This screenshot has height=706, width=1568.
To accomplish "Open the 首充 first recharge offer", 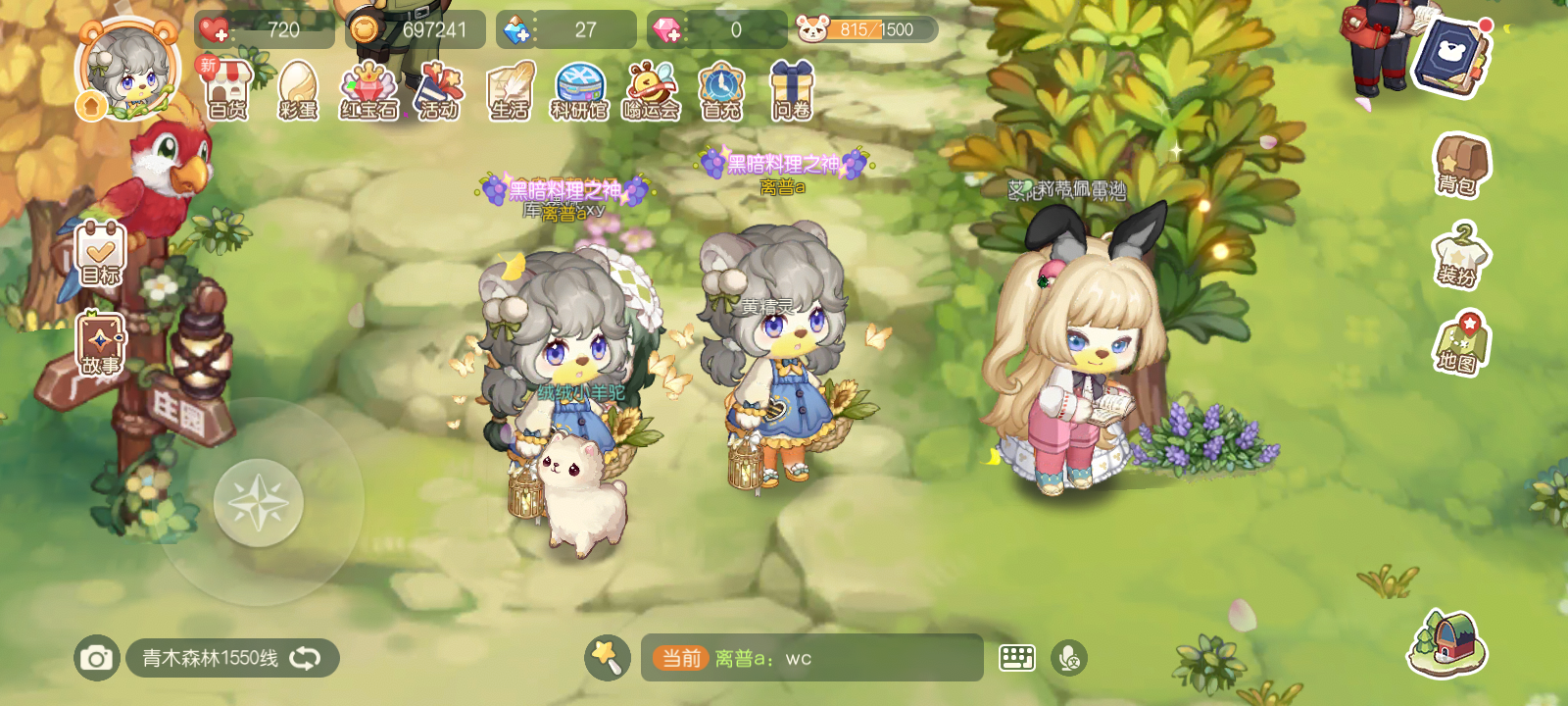I will (721, 93).
